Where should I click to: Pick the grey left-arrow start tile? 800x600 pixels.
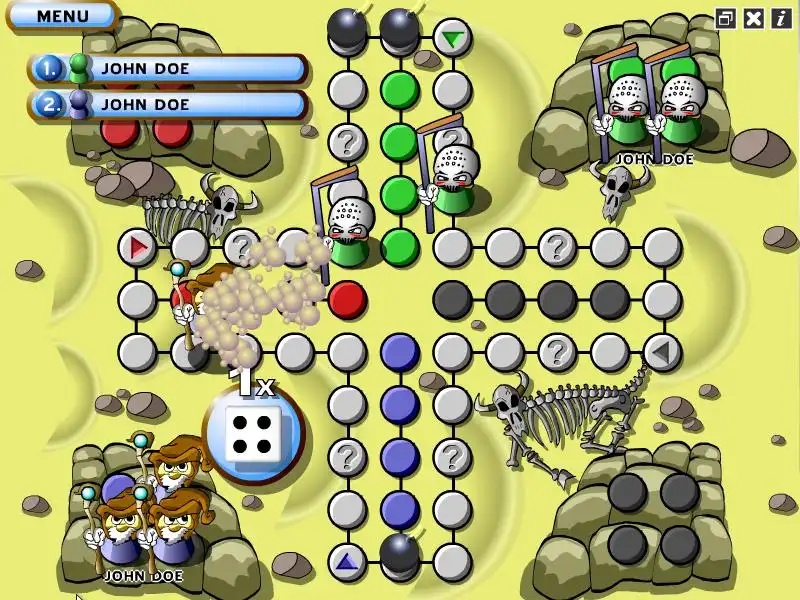click(661, 351)
